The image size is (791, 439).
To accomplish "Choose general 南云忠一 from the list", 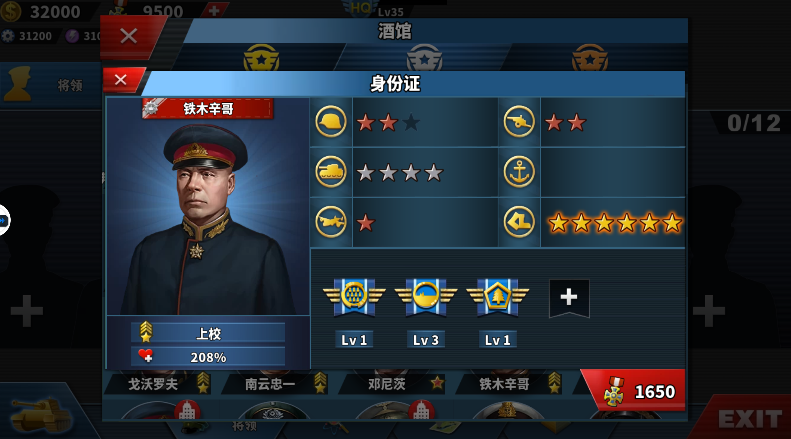I will coord(273,383).
